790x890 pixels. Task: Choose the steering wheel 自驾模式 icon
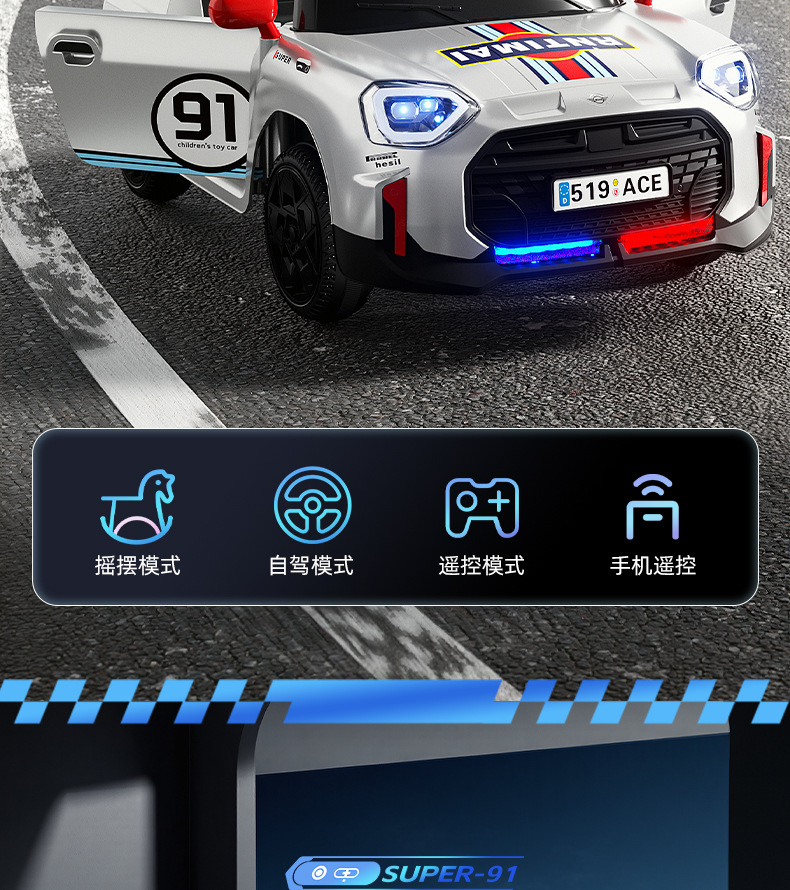(312, 507)
